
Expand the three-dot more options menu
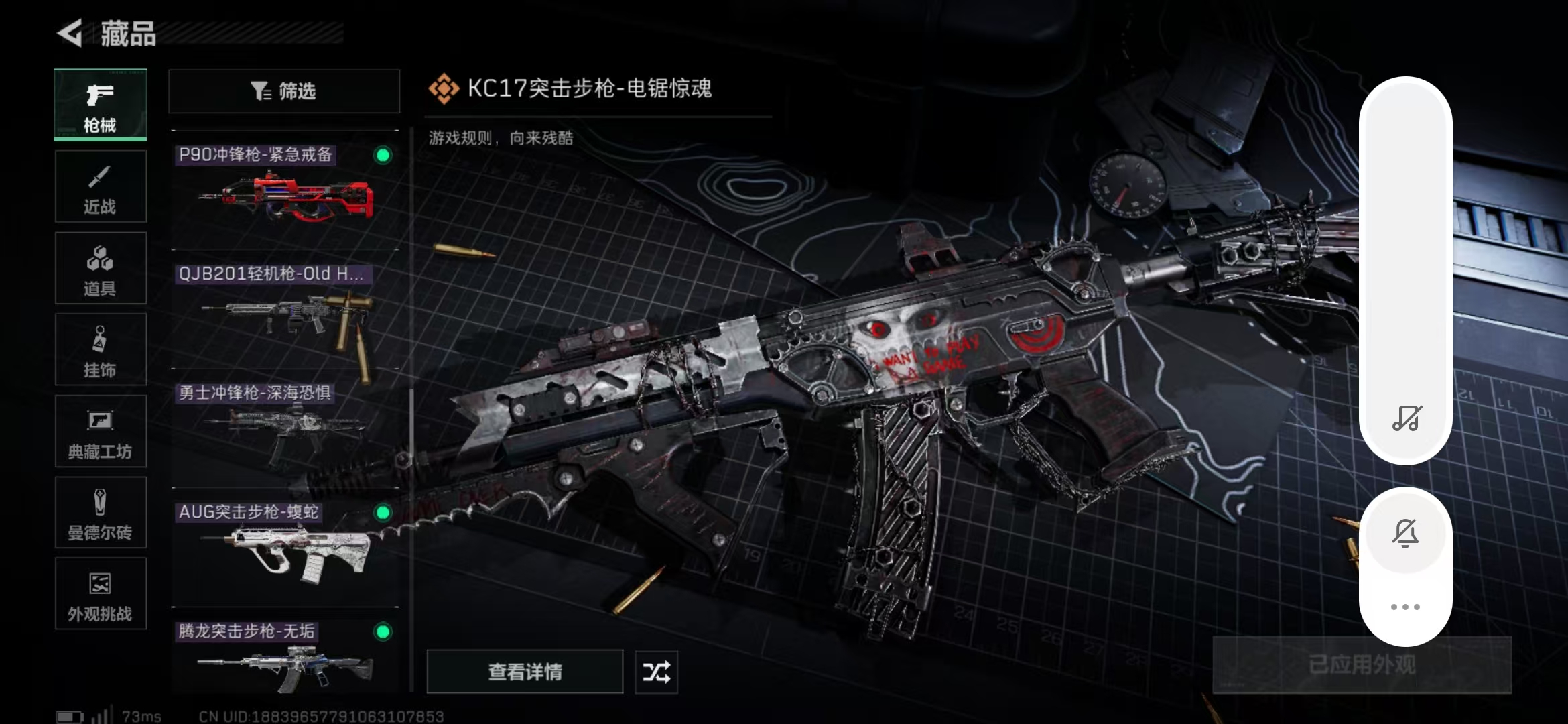1405,607
